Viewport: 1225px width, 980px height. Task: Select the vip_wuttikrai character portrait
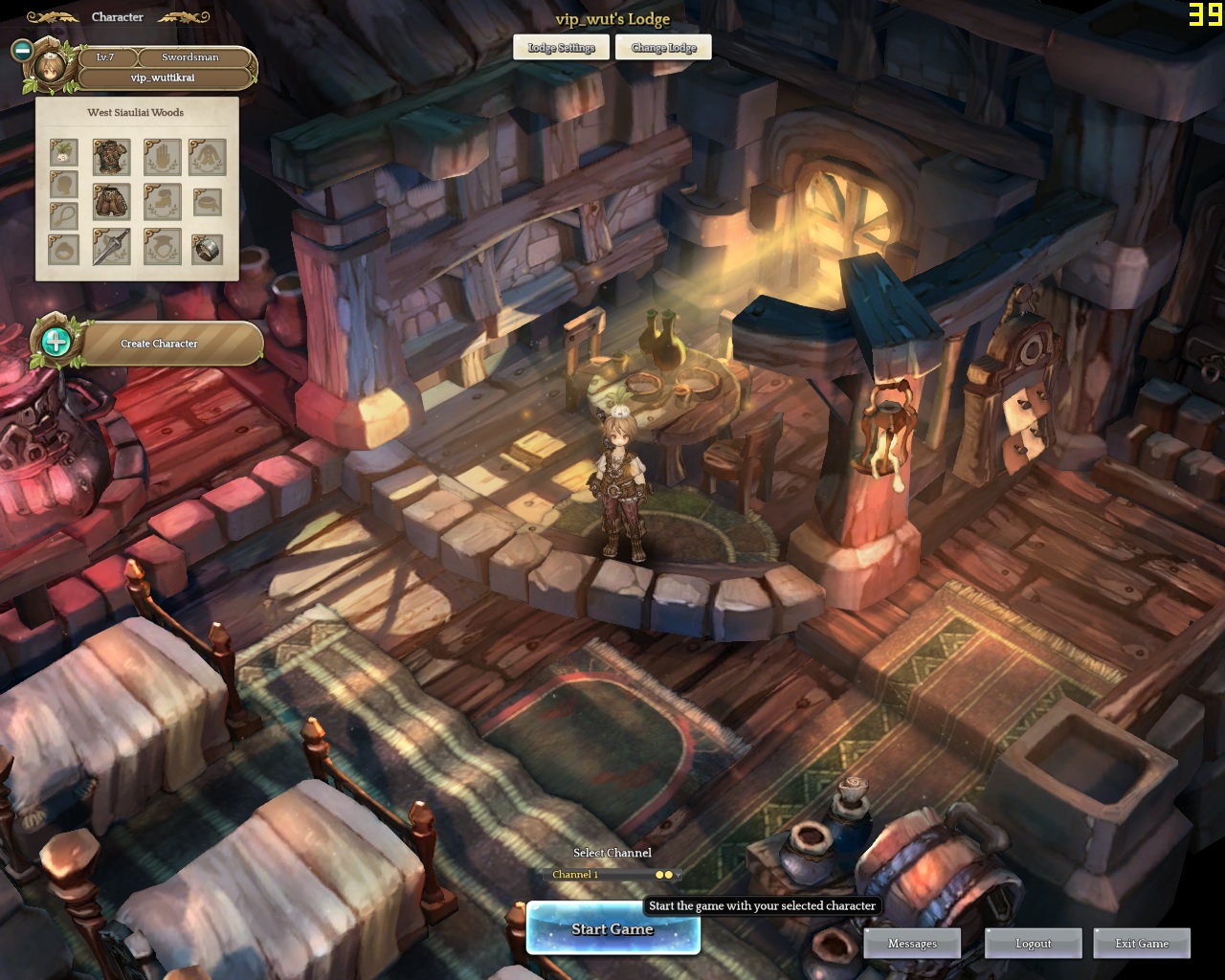point(50,67)
